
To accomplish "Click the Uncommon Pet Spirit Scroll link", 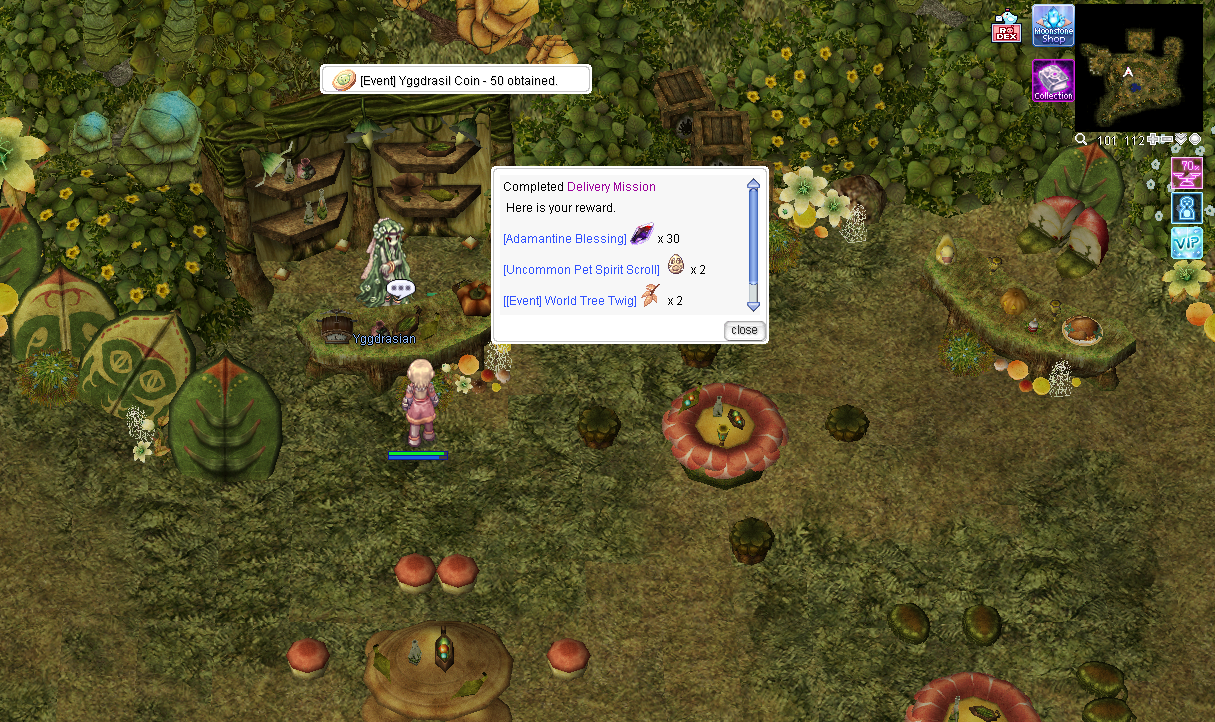I will (581, 270).
